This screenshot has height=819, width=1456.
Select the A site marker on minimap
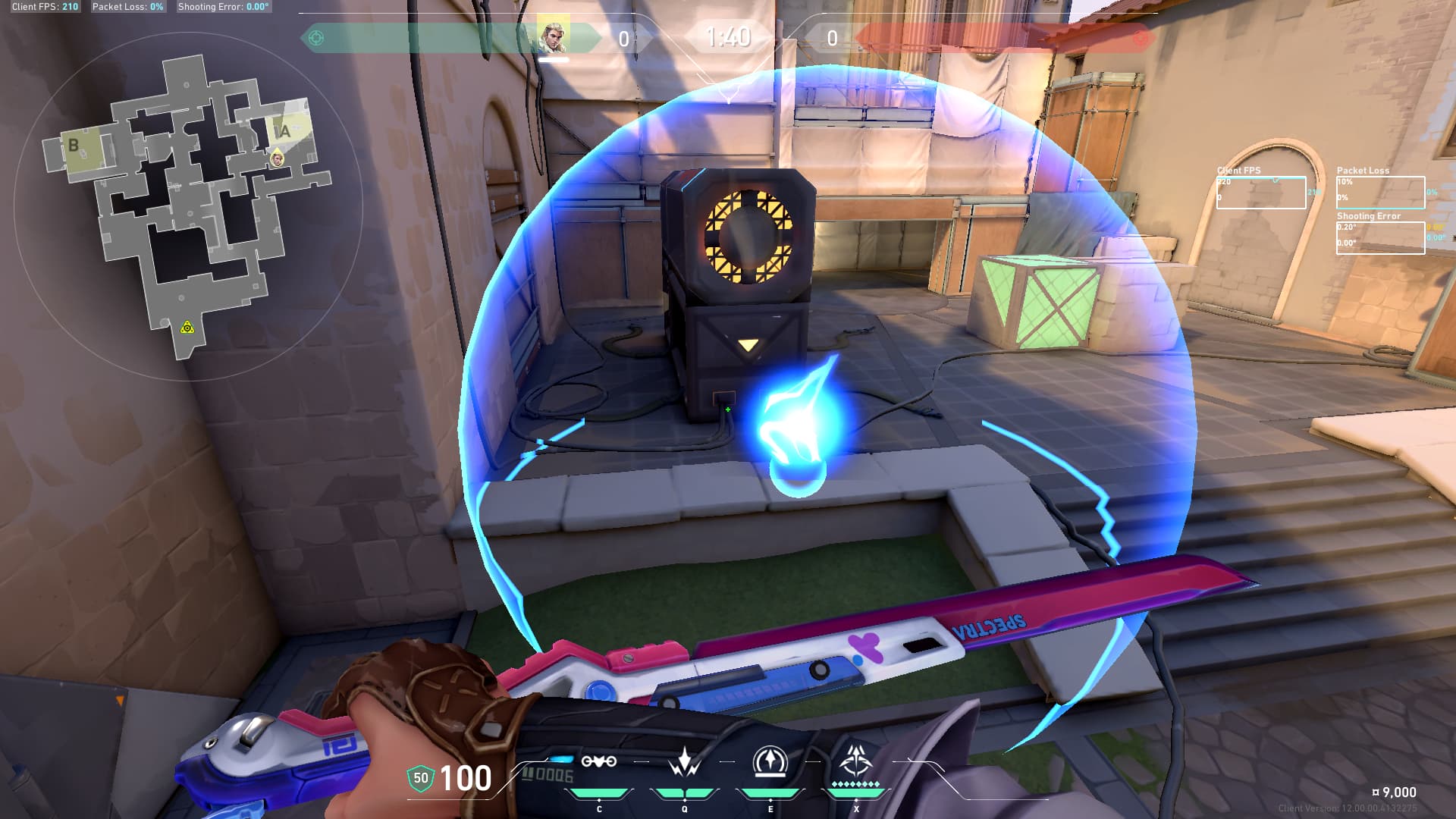285,131
